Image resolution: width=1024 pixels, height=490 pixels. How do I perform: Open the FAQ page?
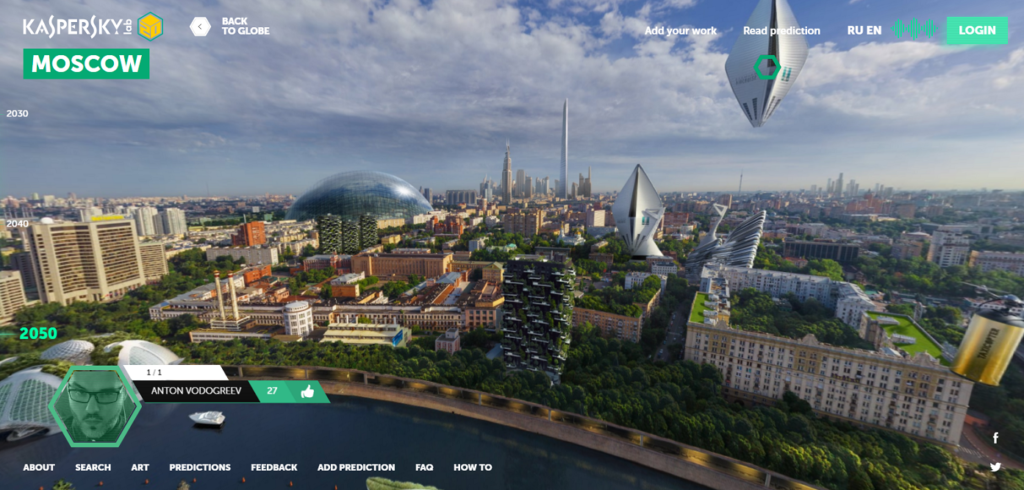424,467
